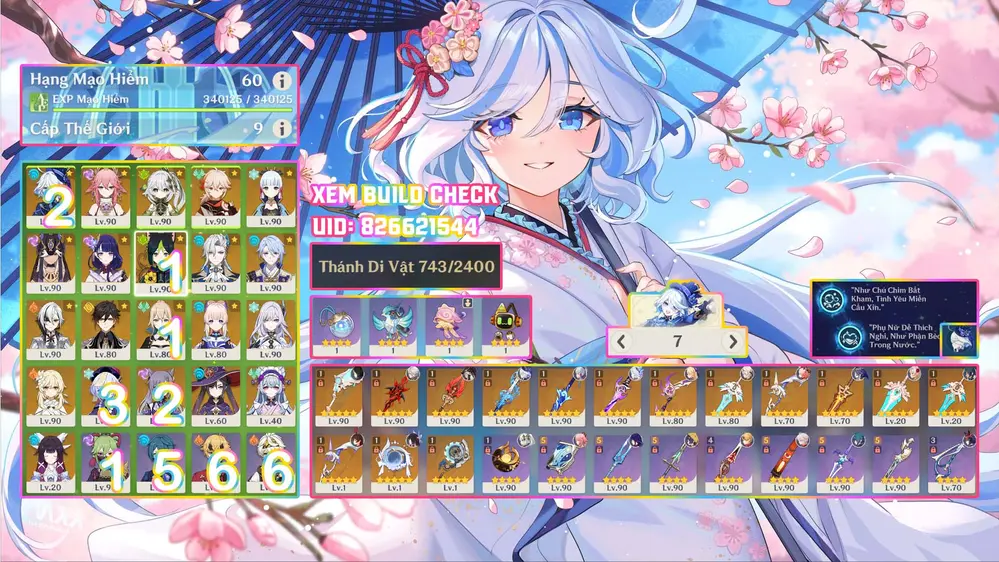This screenshot has width=999, height=562.
Task: Advance with the right arrow beside 7
Action: 733,342
